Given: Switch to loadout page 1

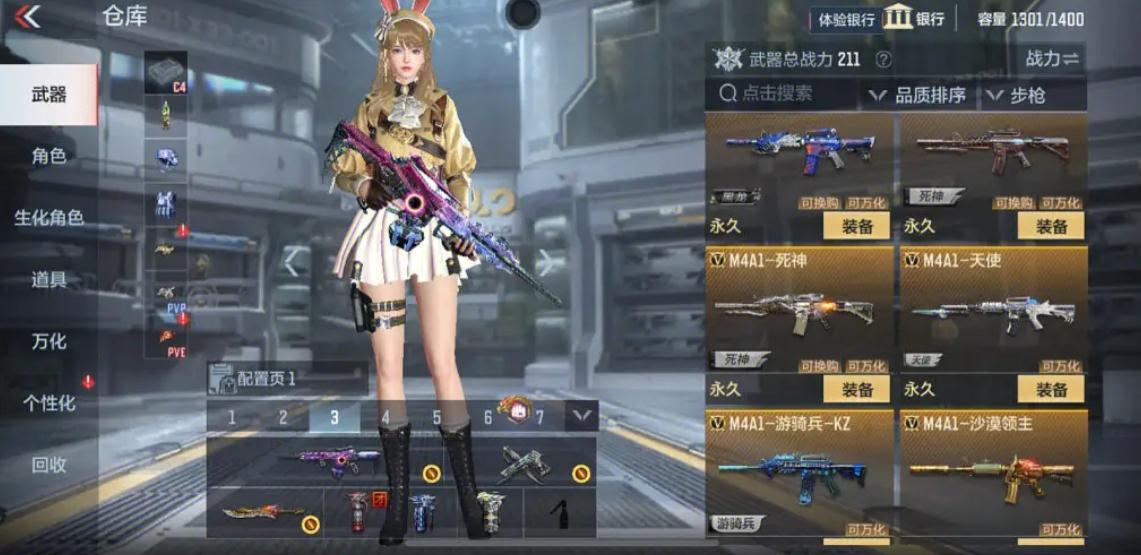Looking at the screenshot, I should 232,417.
